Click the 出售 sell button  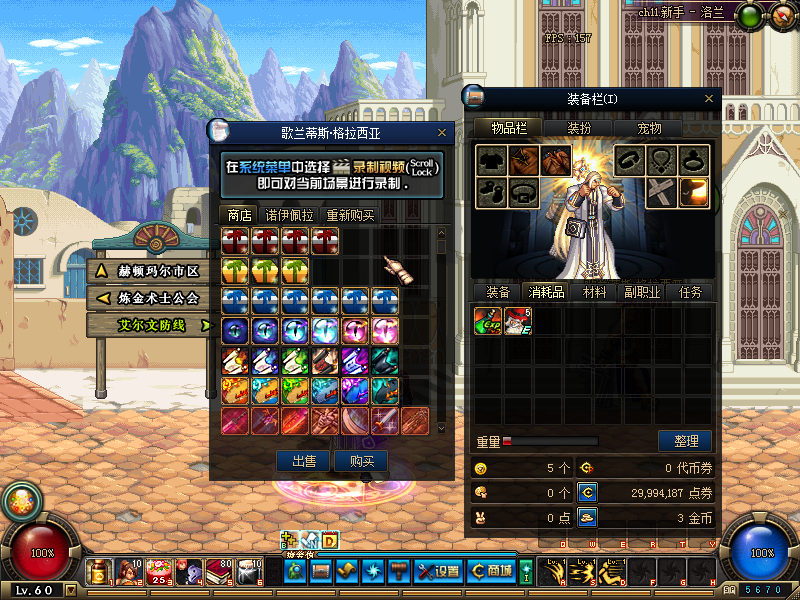pos(303,461)
